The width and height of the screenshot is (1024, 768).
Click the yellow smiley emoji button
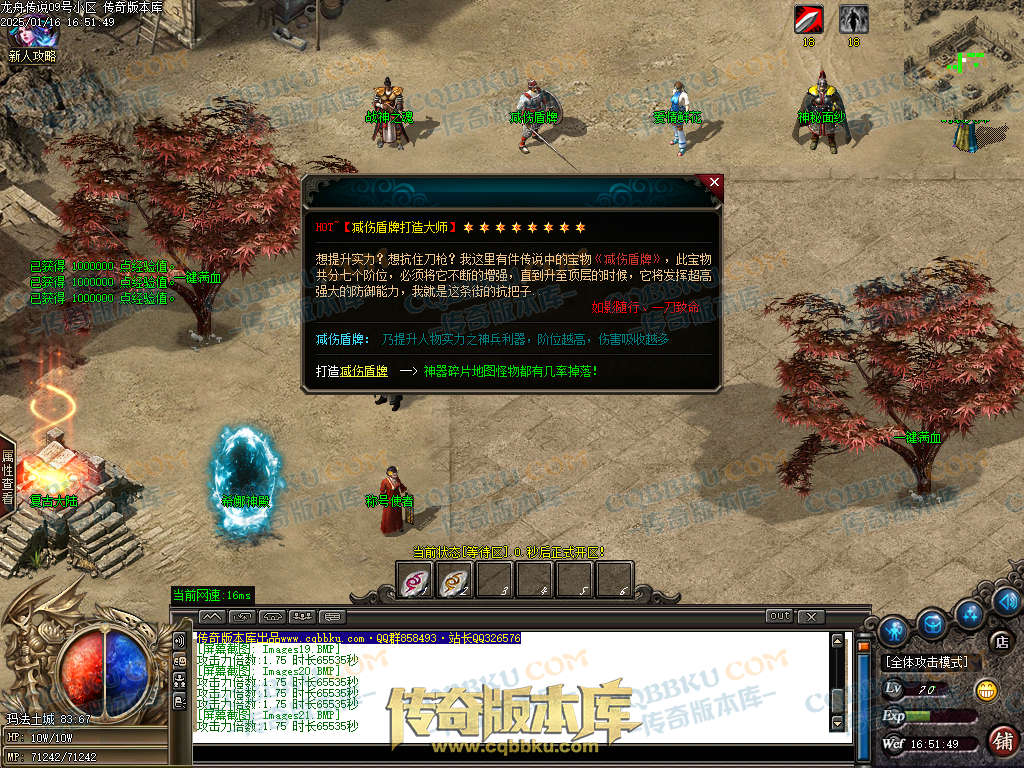pyautogui.click(x=986, y=689)
